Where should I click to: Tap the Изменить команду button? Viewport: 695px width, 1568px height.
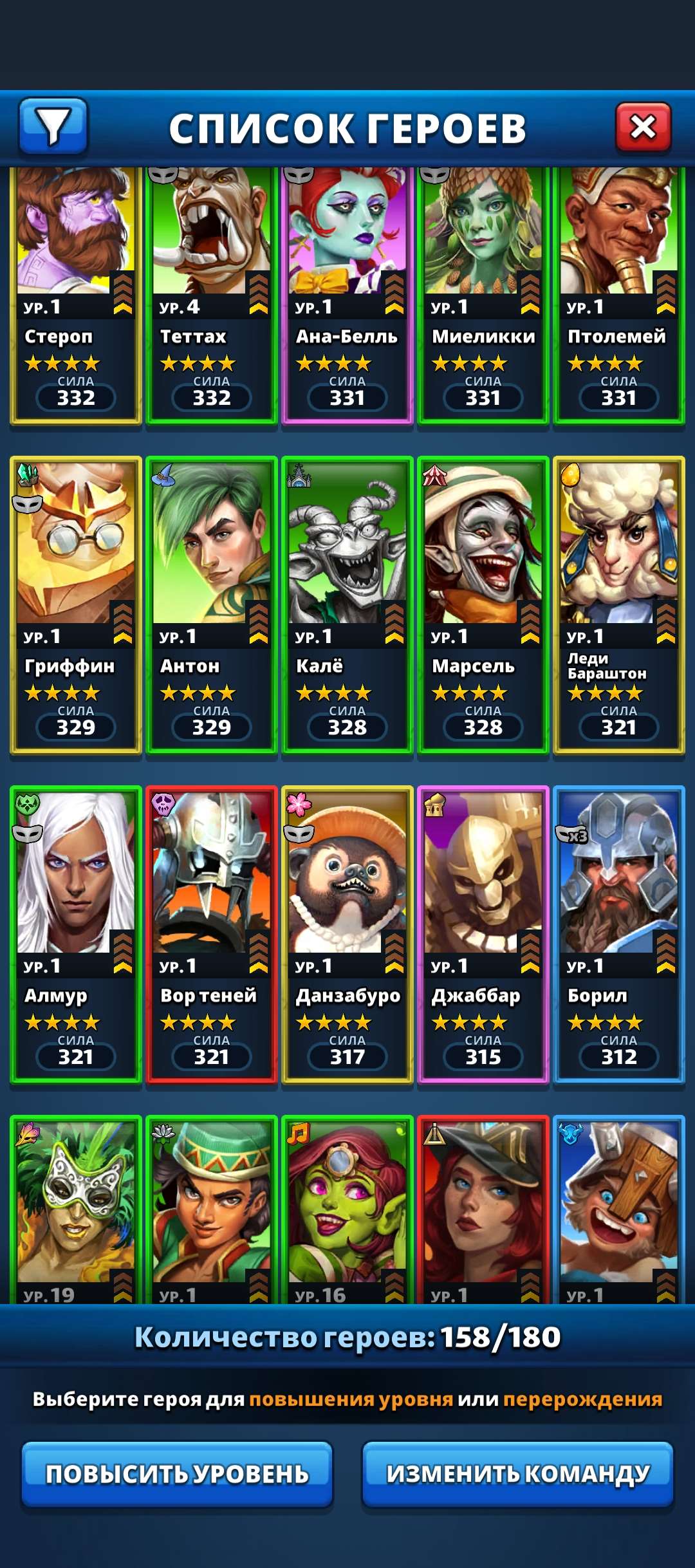(x=517, y=1473)
